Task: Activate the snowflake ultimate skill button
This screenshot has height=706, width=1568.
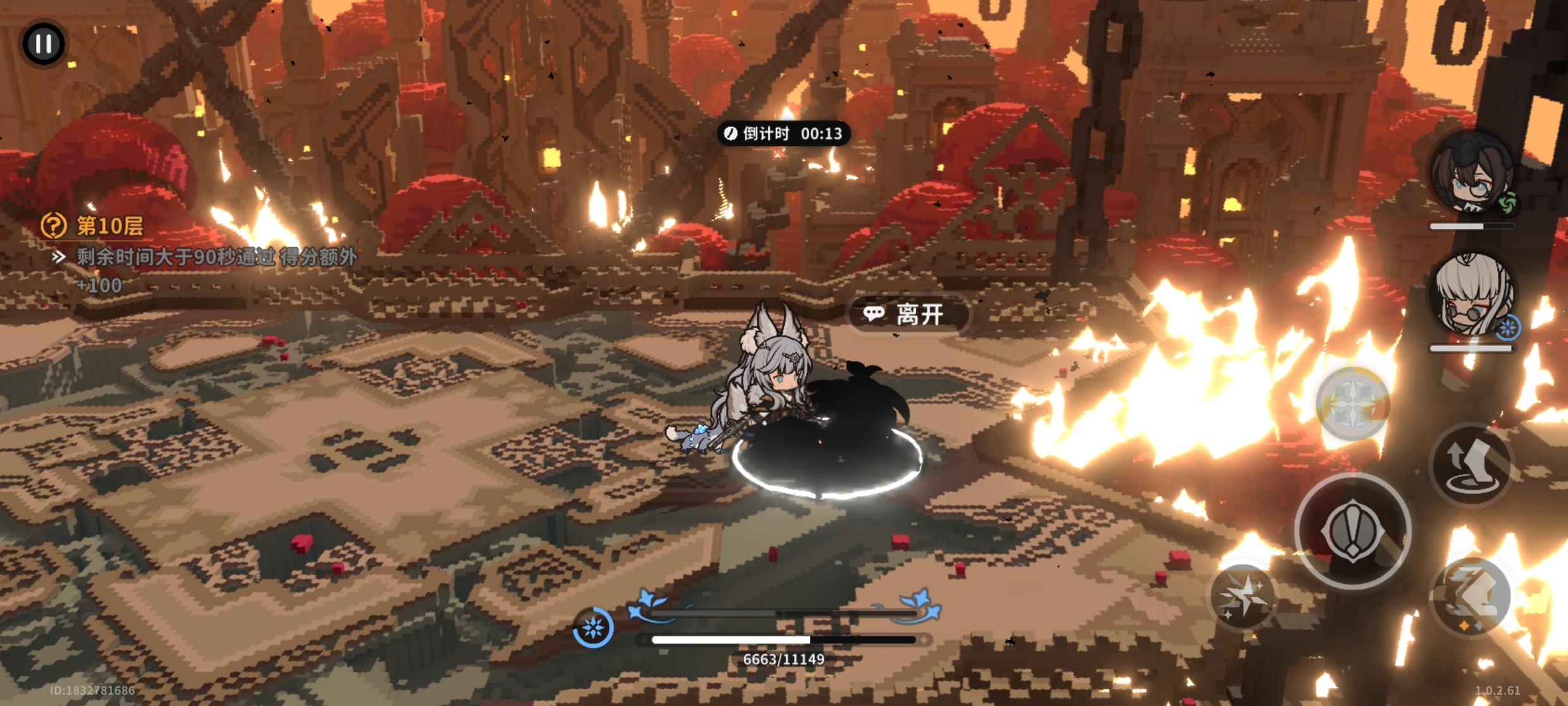Action: 1353,404
